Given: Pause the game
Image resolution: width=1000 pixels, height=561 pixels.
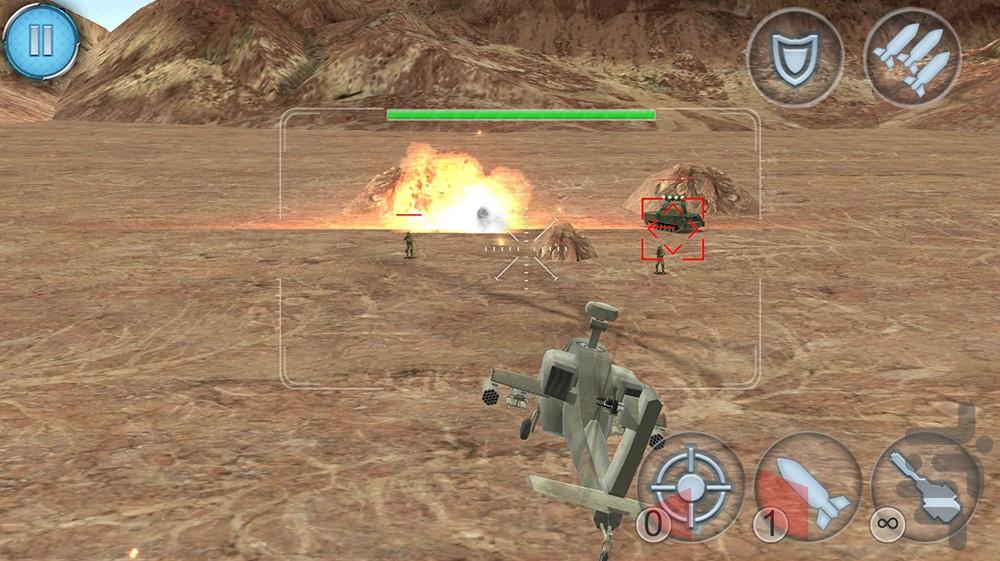Looking at the screenshot, I should click(x=41, y=41).
